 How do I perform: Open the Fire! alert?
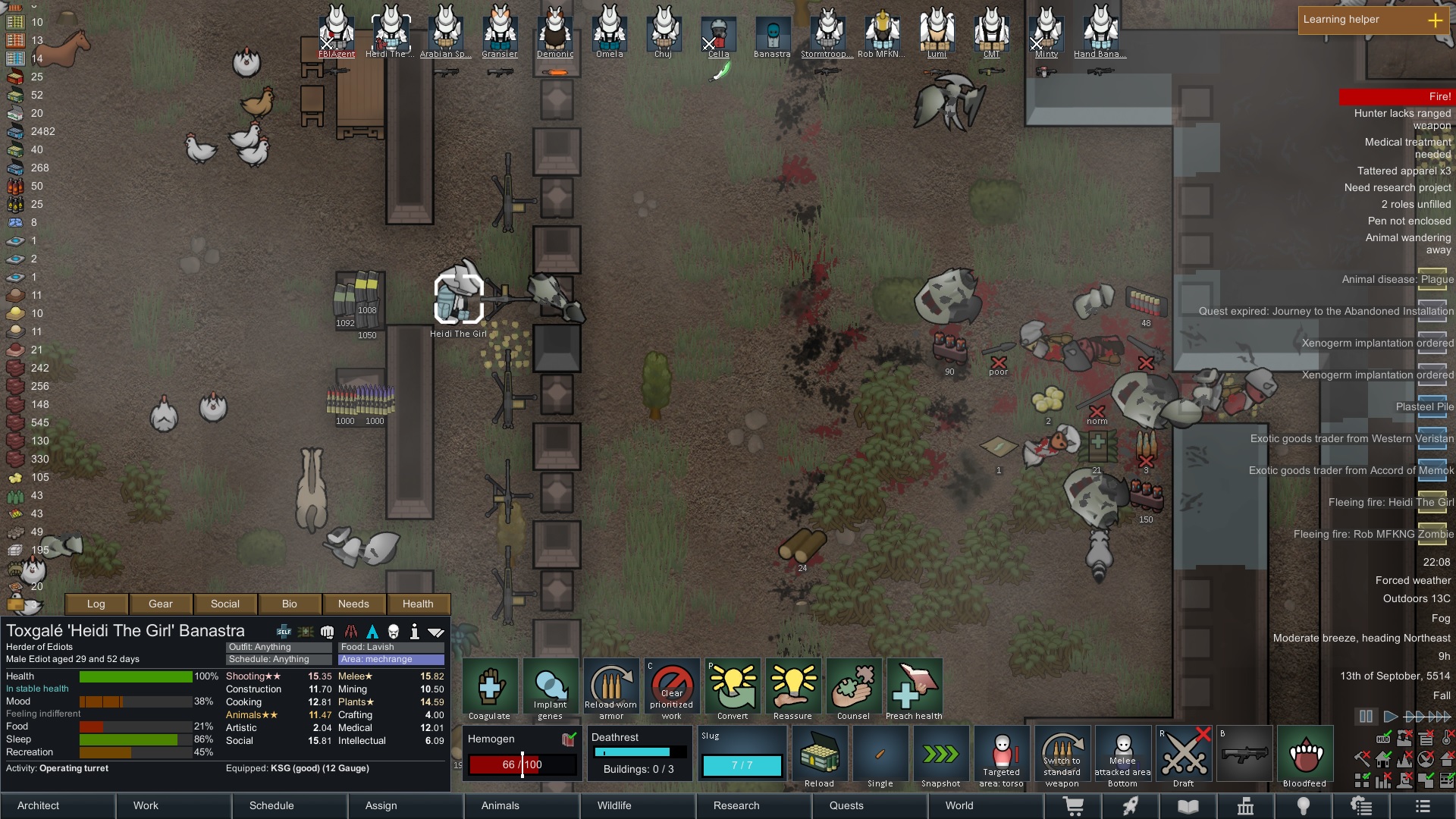point(1395,96)
